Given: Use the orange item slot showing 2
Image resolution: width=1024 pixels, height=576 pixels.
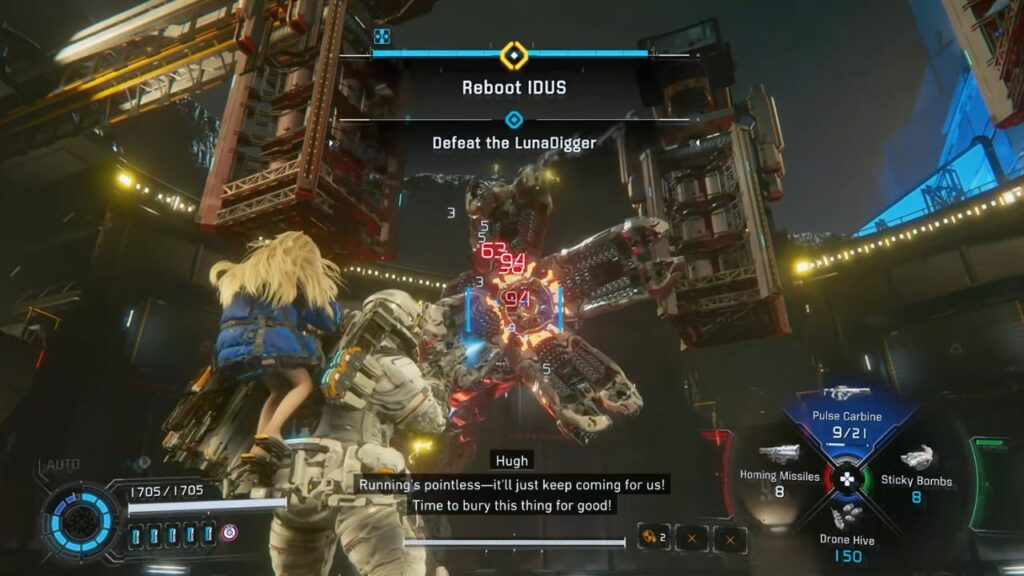Looking at the screenshot, I should coord(655,539).
